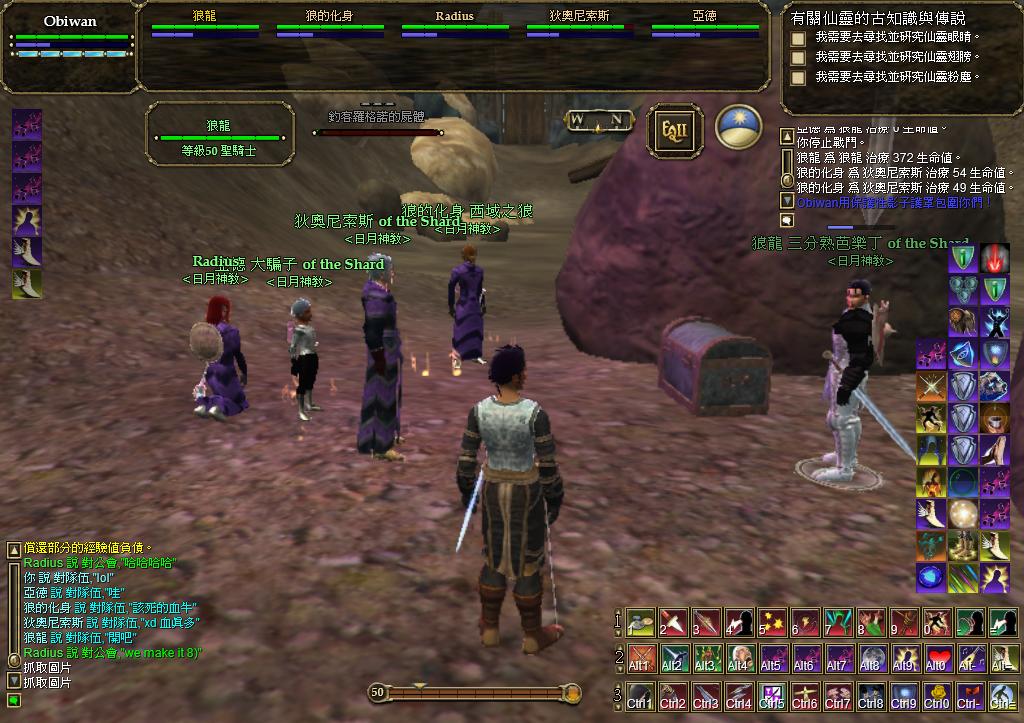This screenshot has height=723, width=1024.
Task: Toggle the first quest objective checkbox
Action: tap(798, 39)
